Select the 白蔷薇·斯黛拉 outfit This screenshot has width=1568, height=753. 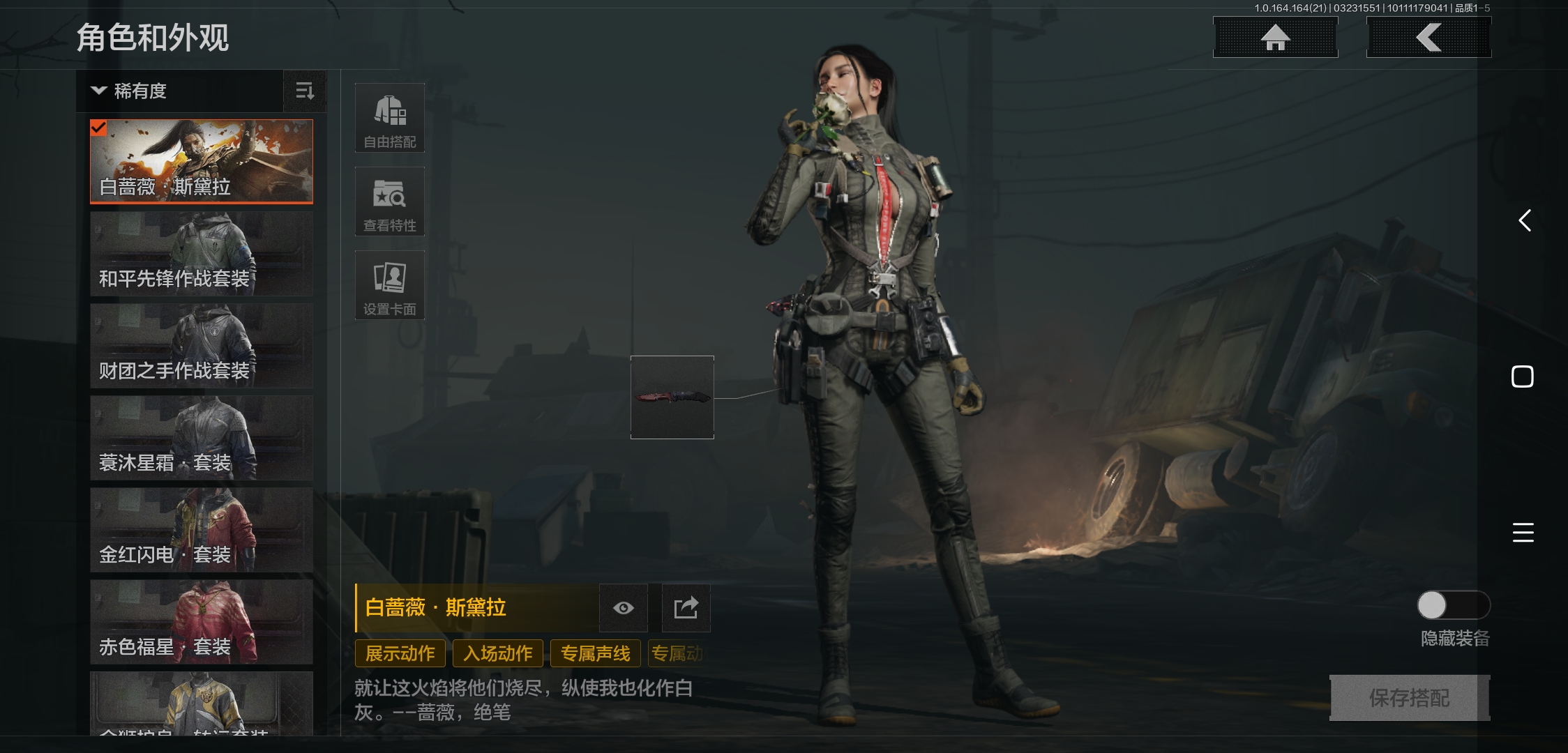pyautogui.click(x=202, y=161)
